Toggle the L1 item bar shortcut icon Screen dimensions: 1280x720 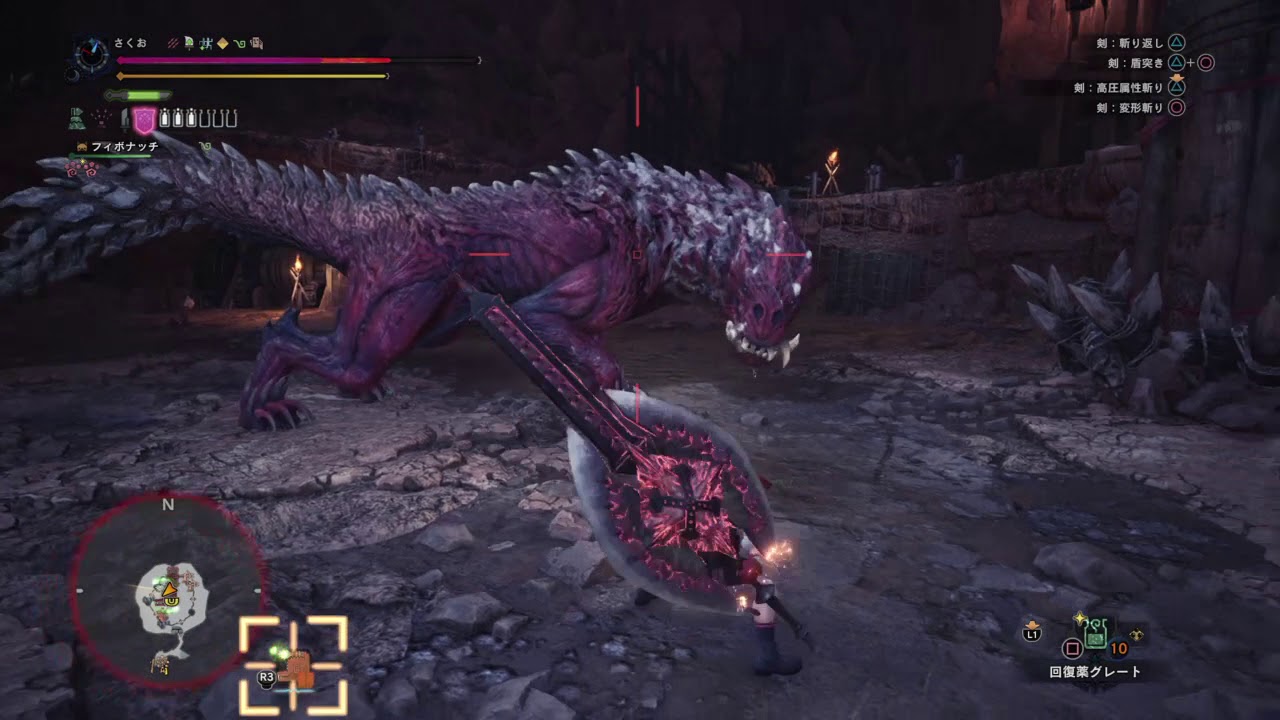(x=1031, y=632)
